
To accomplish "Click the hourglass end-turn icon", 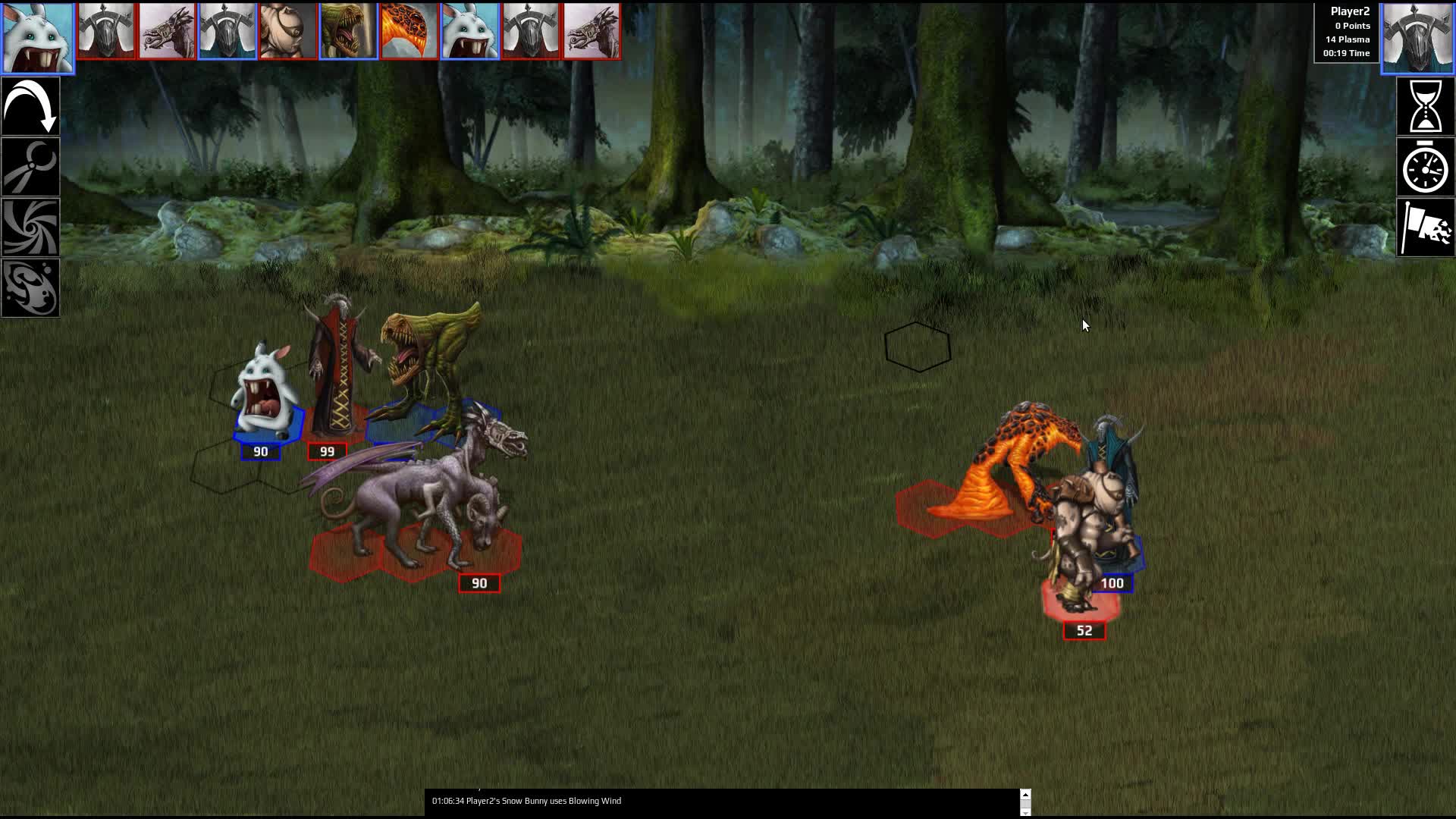I will 1426,105.
